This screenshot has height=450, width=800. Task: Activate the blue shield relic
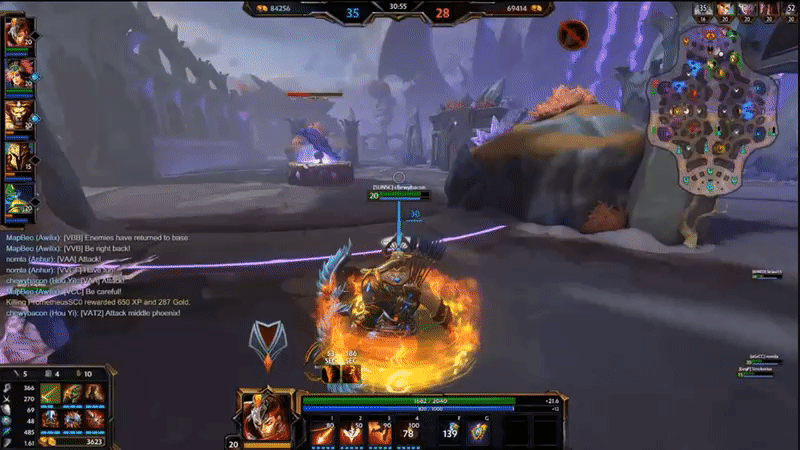point(480,430)
